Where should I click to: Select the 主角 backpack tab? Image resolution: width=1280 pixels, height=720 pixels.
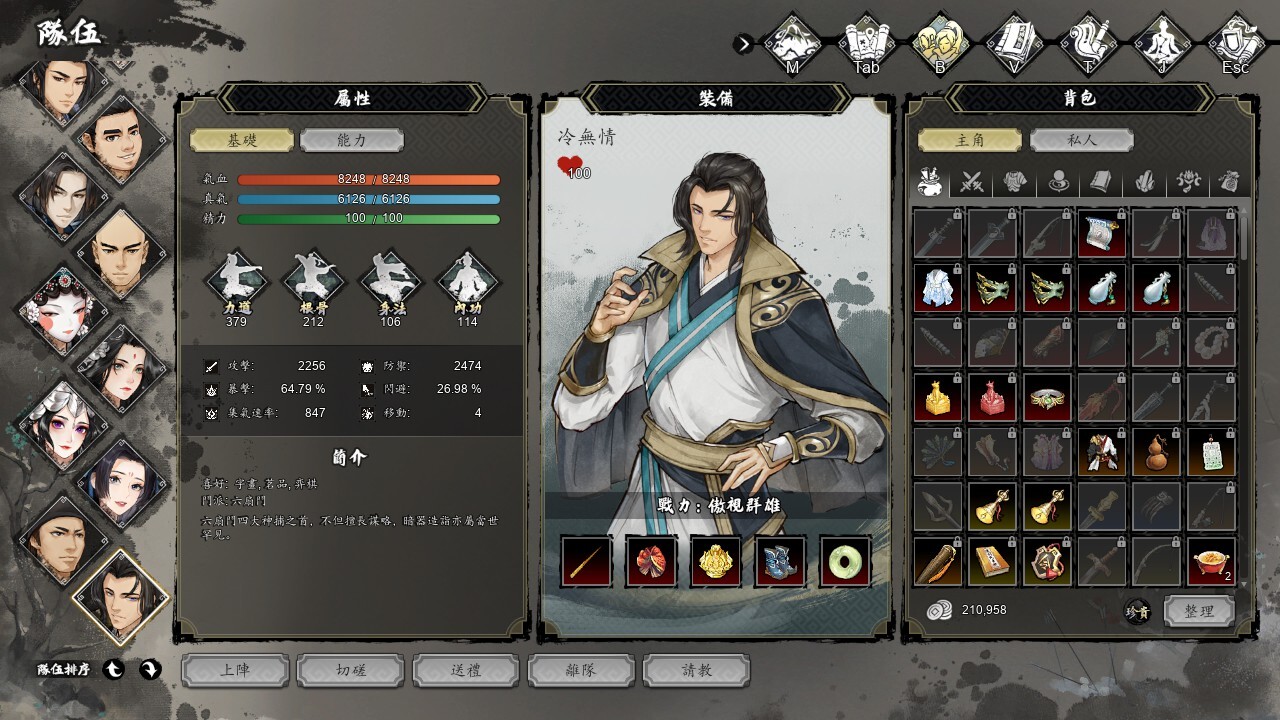pyautogui.click(x=970, y=141)
